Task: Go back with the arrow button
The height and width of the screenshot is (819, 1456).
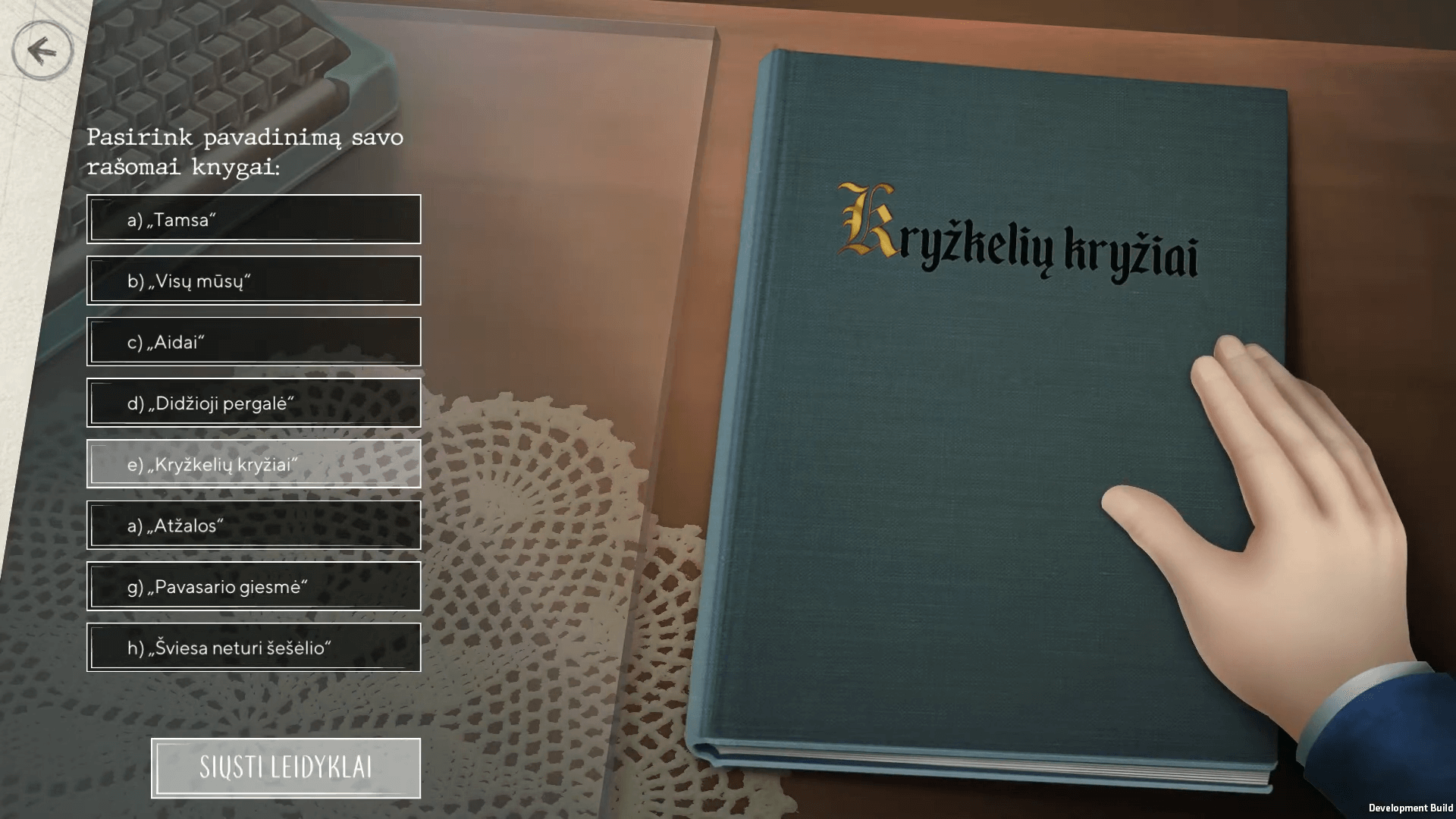Action: (x=42, y=50)
